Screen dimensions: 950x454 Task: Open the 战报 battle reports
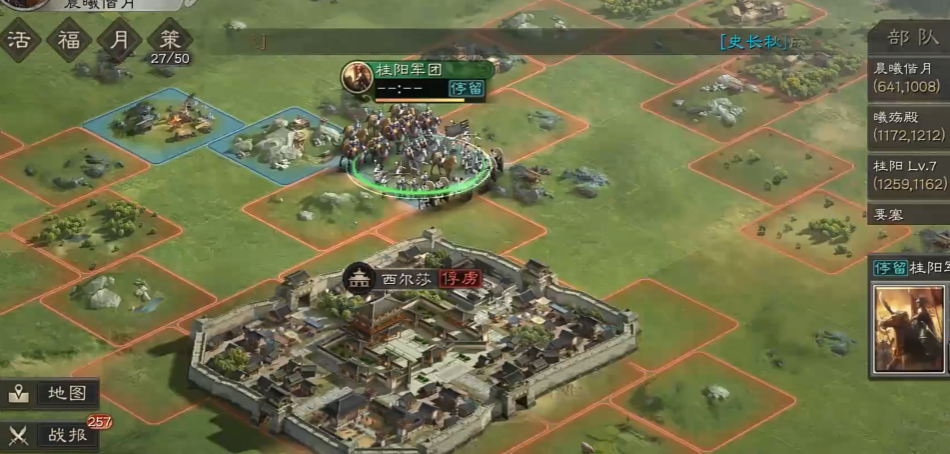pos(51,435)
